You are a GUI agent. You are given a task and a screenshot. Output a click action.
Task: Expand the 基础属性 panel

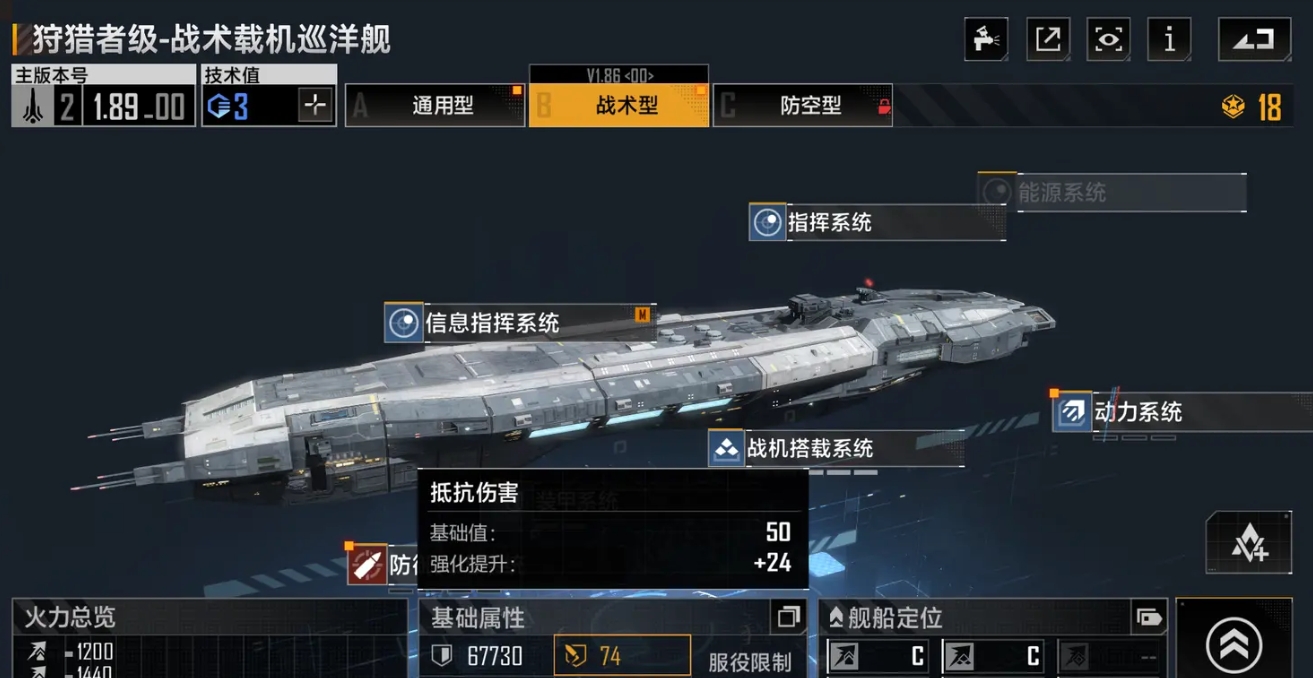tap(788, 617)
